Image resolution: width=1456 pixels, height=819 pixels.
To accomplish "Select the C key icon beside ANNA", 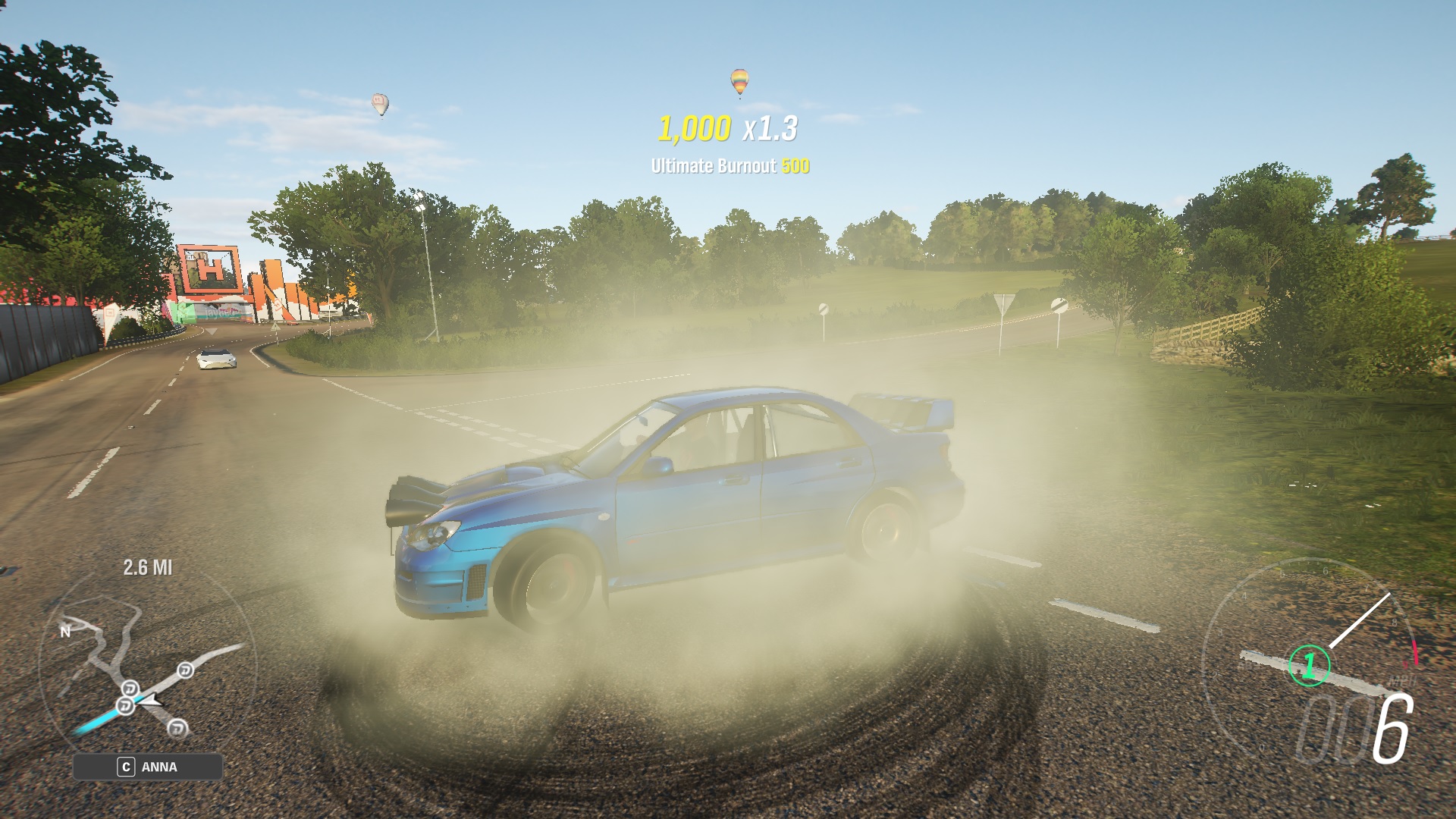I will pos(127,767).
